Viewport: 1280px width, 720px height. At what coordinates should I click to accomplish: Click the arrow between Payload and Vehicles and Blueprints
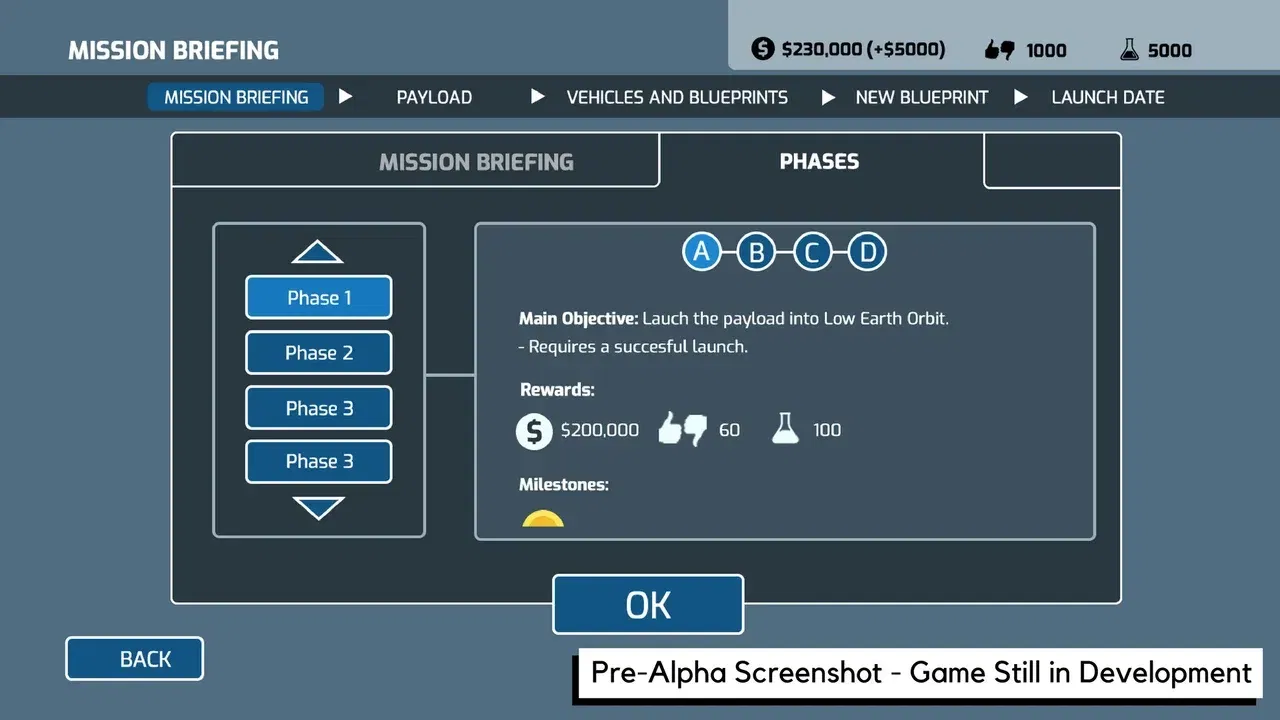tap(537, 96)
